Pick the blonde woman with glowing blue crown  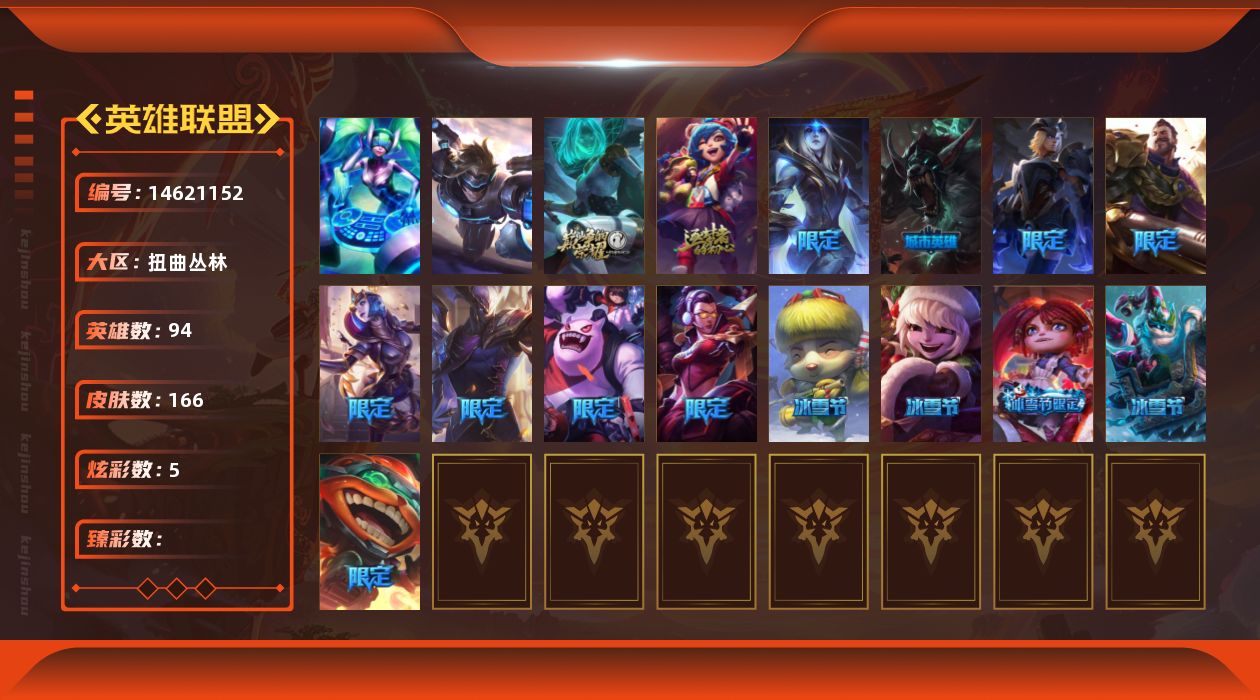[818, 196]
